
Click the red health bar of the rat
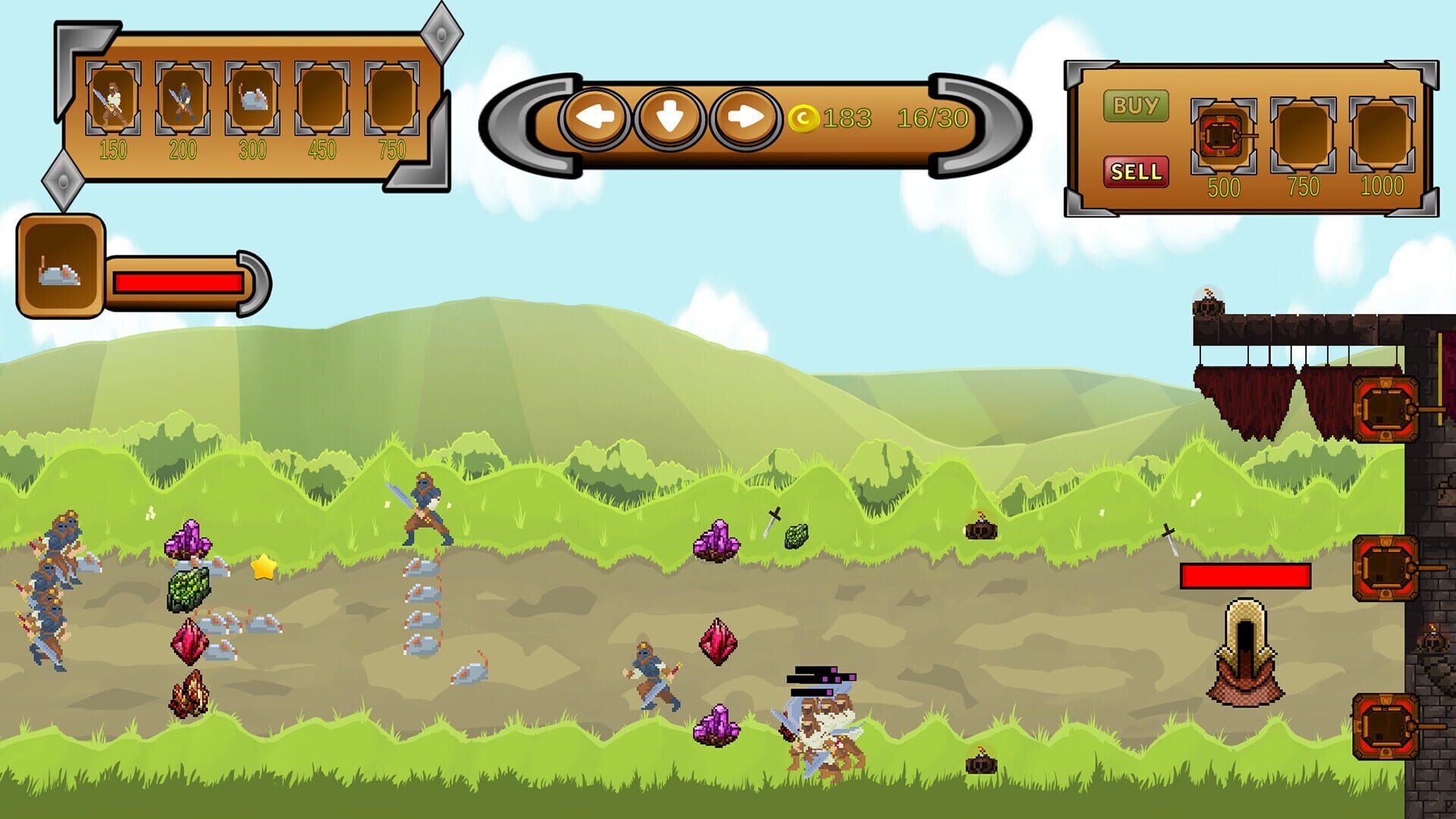[180, 284]
